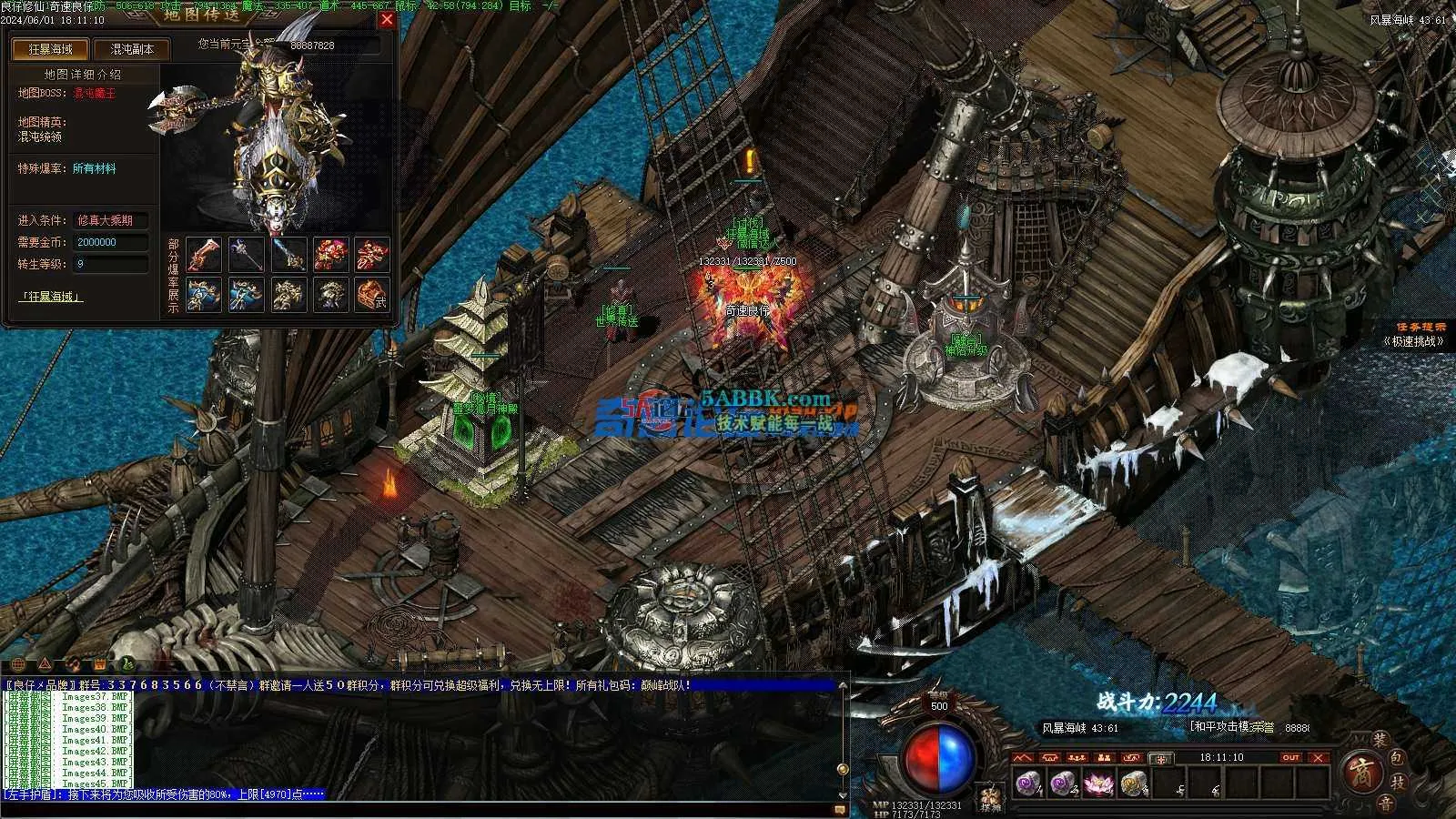Click the red X exit button beside OUT
Viewport: 1456px width, 819px height.
pyautogui.click(x=1319, y=757)
